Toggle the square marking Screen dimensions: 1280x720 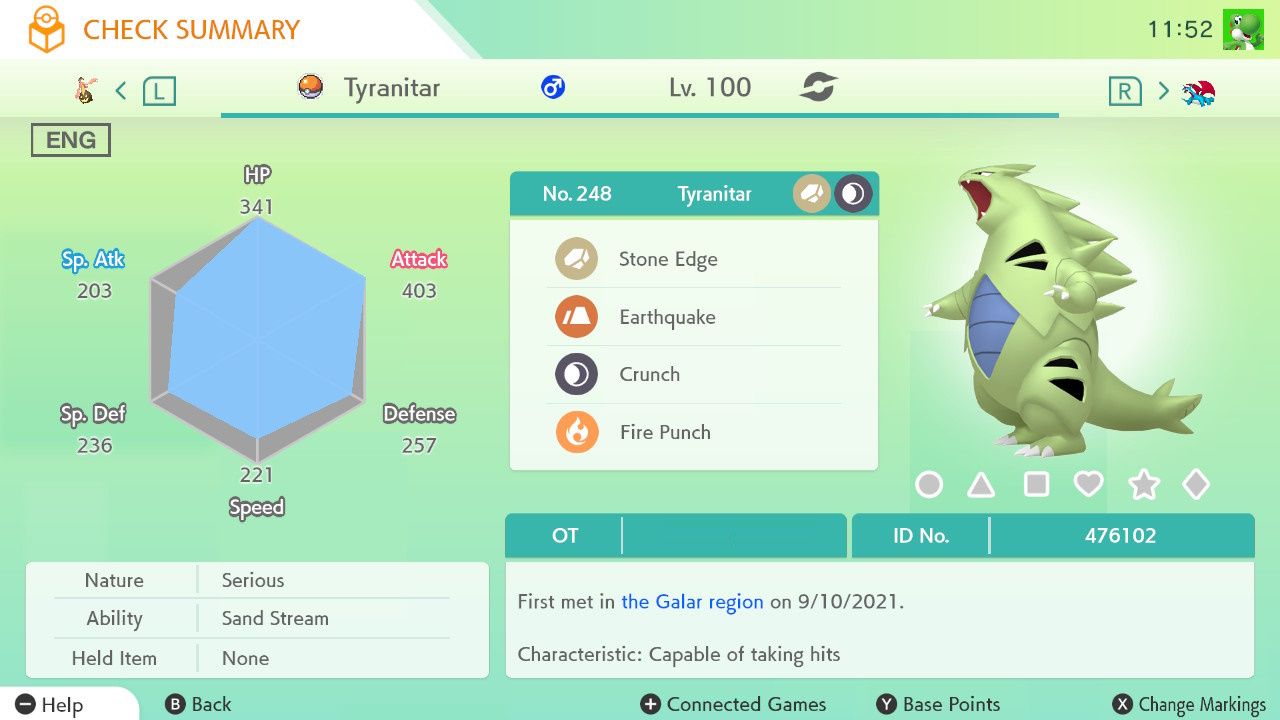pyautogui.click(x=1036, y=485)
